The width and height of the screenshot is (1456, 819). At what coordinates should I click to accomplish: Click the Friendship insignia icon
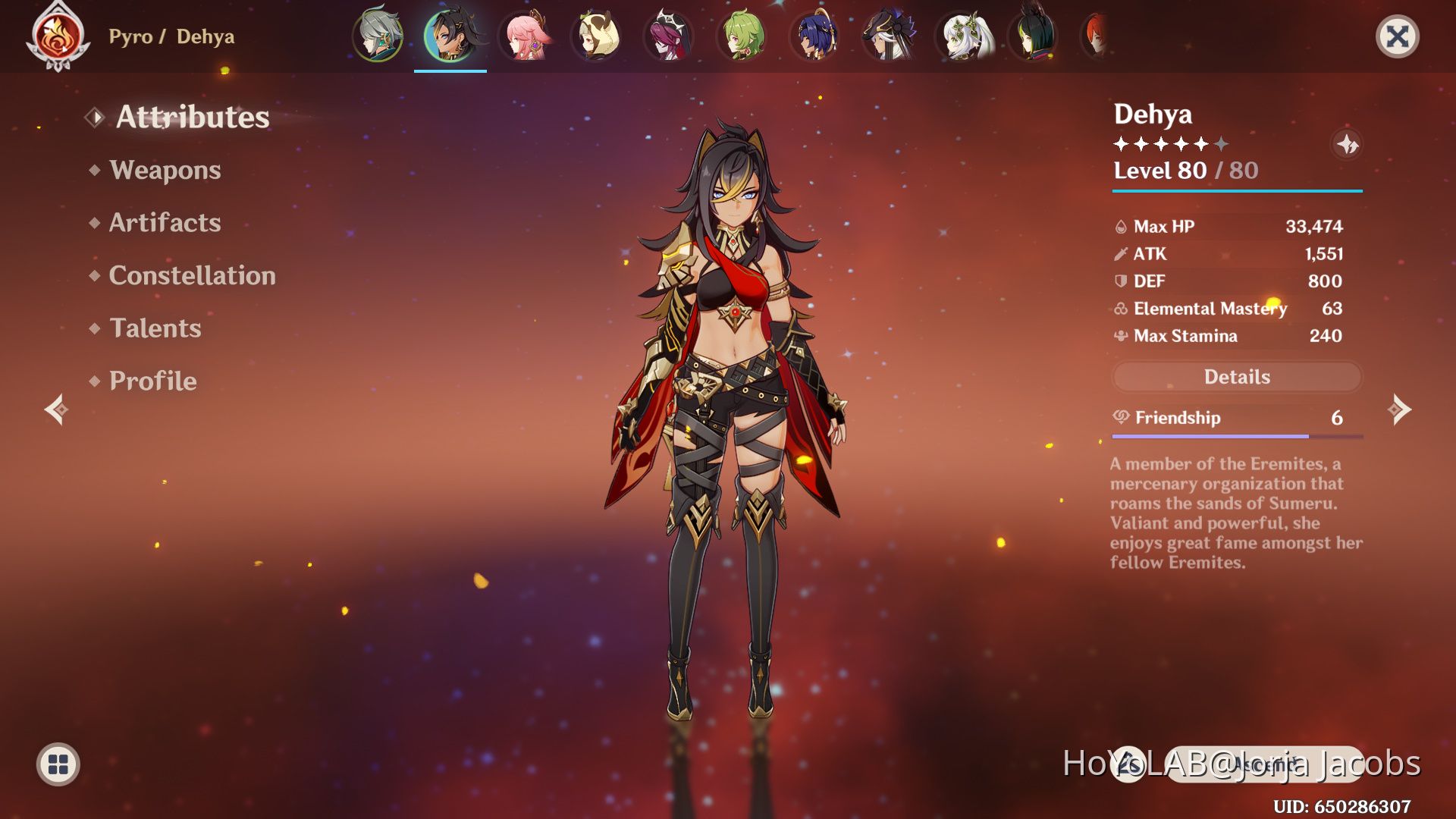[x=1122, y=418]
